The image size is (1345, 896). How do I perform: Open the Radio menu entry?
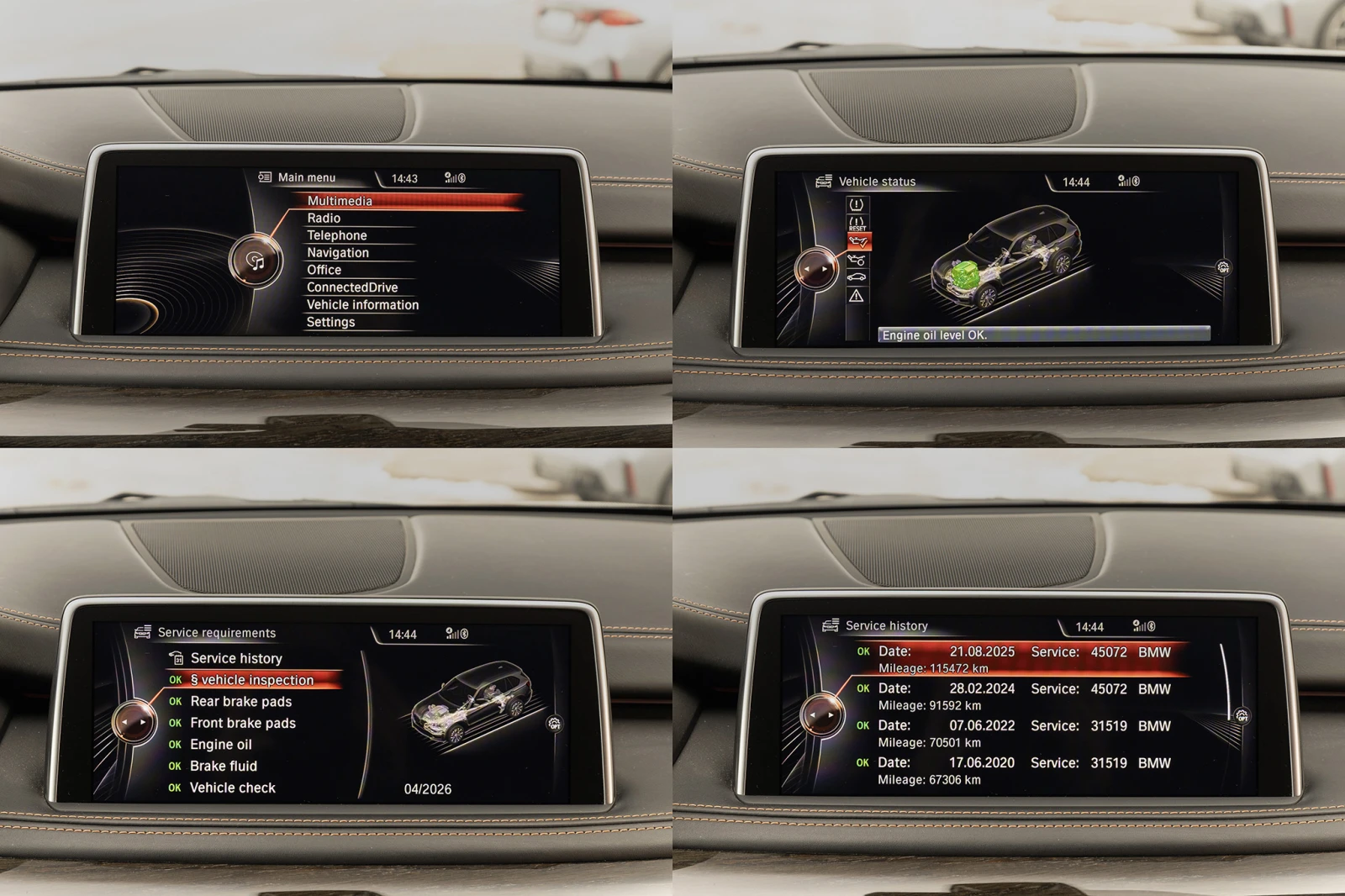click(x=324, y=219)
